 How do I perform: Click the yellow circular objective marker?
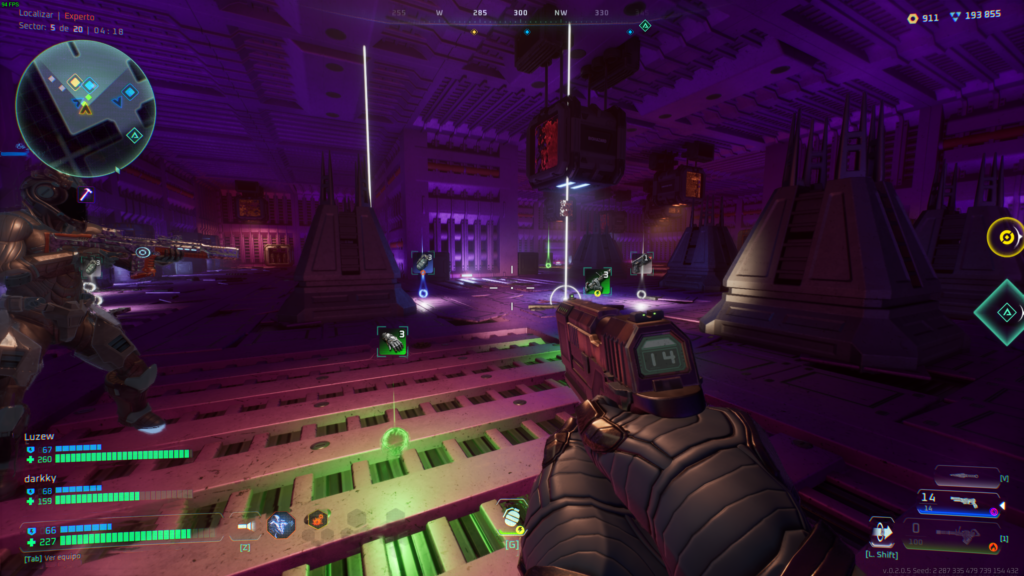click(1004, 238)
